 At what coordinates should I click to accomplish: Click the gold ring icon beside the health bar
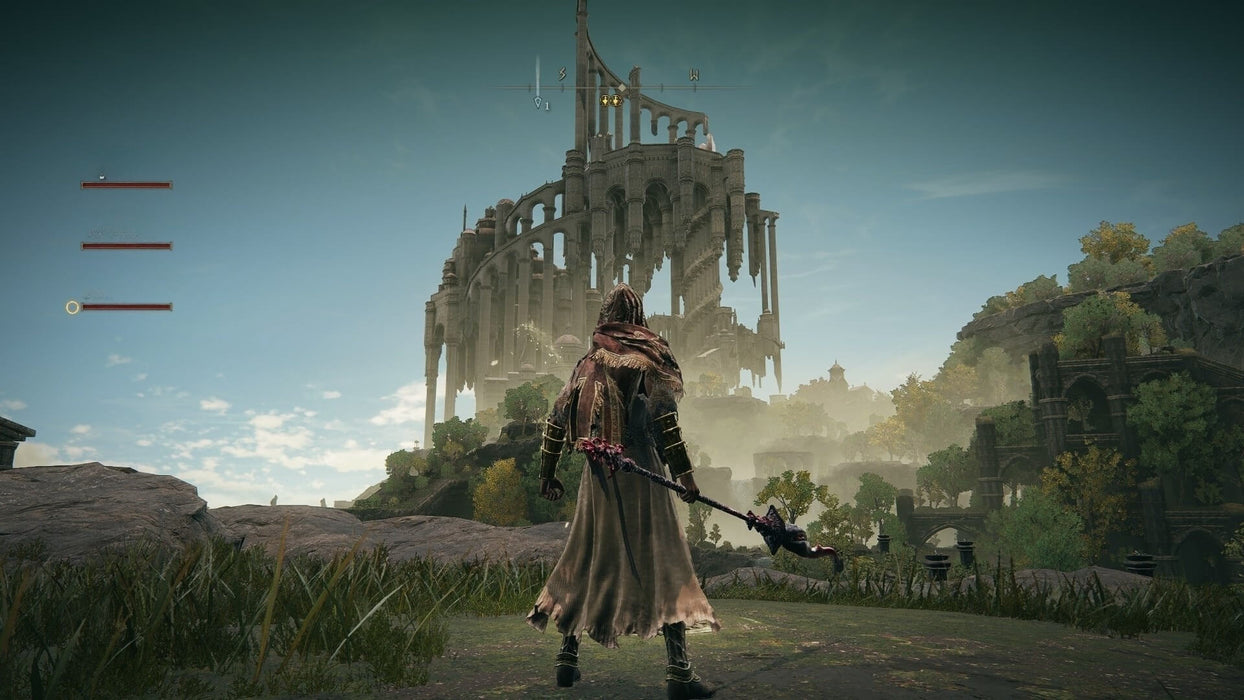[x=72, y=307]
